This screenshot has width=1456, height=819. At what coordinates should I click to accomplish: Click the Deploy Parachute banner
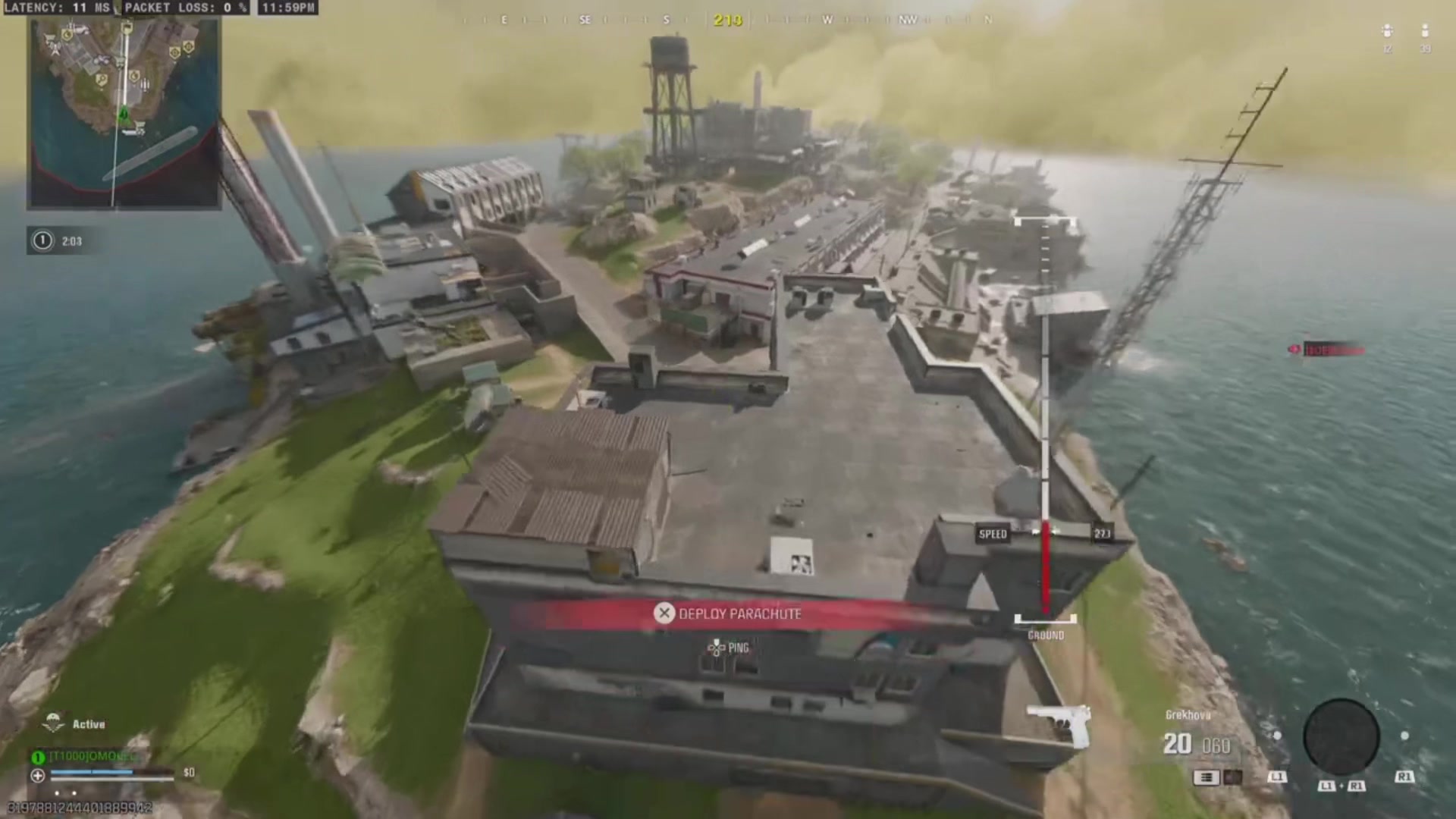click(728, 613)
